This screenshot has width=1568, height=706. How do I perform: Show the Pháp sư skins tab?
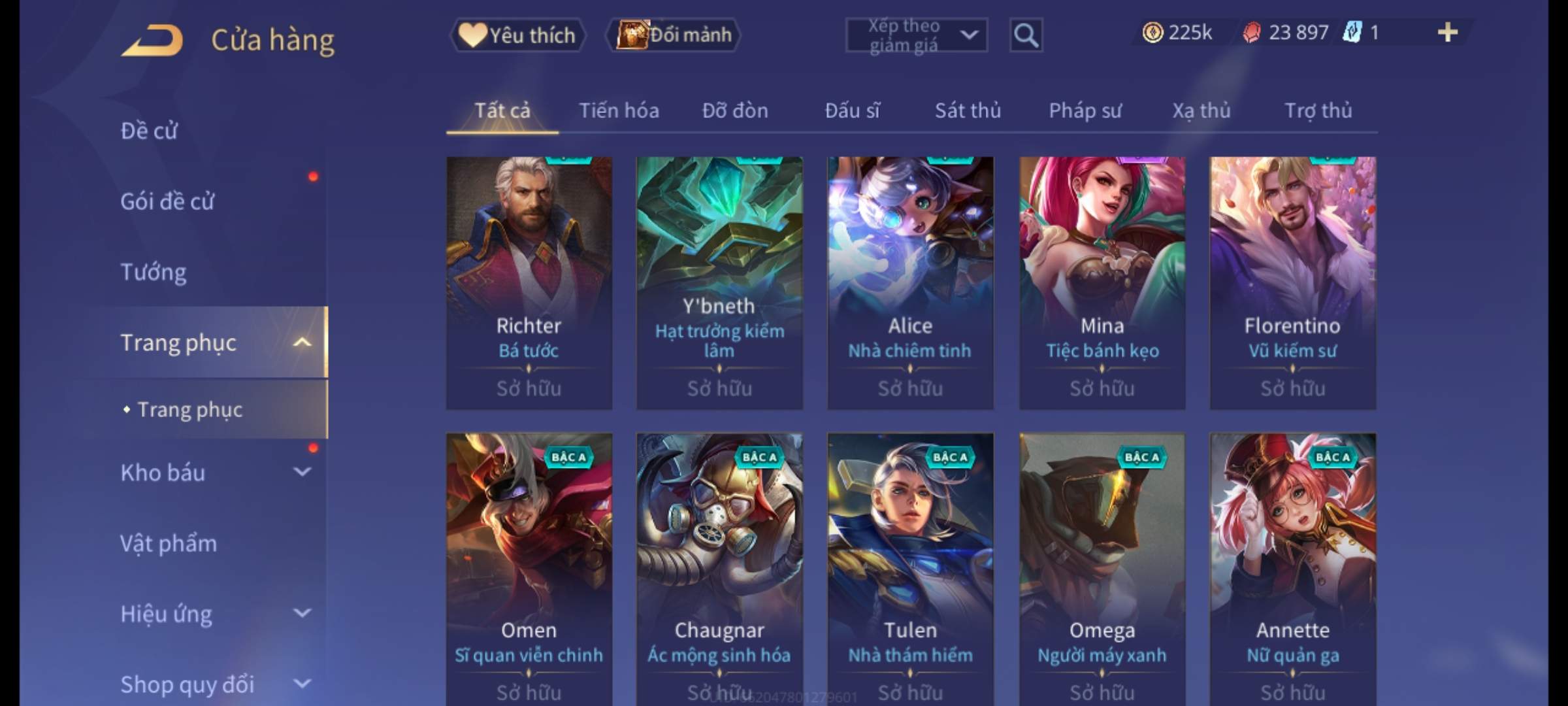click(1085, 111)
